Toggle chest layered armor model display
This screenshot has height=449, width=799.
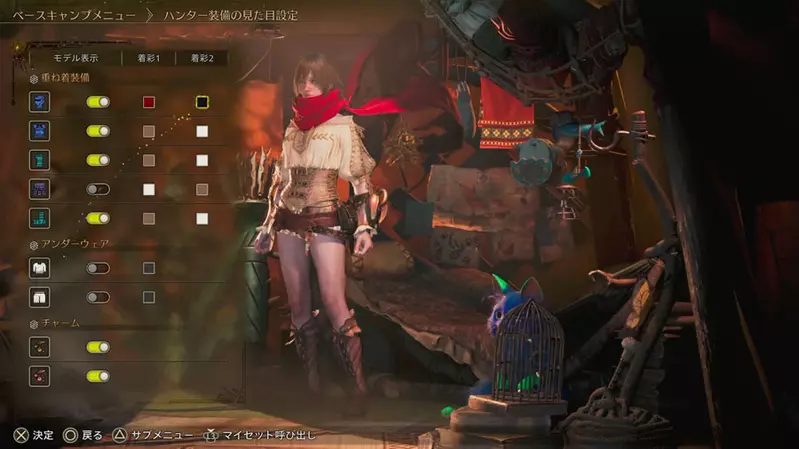[x=98, y=131]
